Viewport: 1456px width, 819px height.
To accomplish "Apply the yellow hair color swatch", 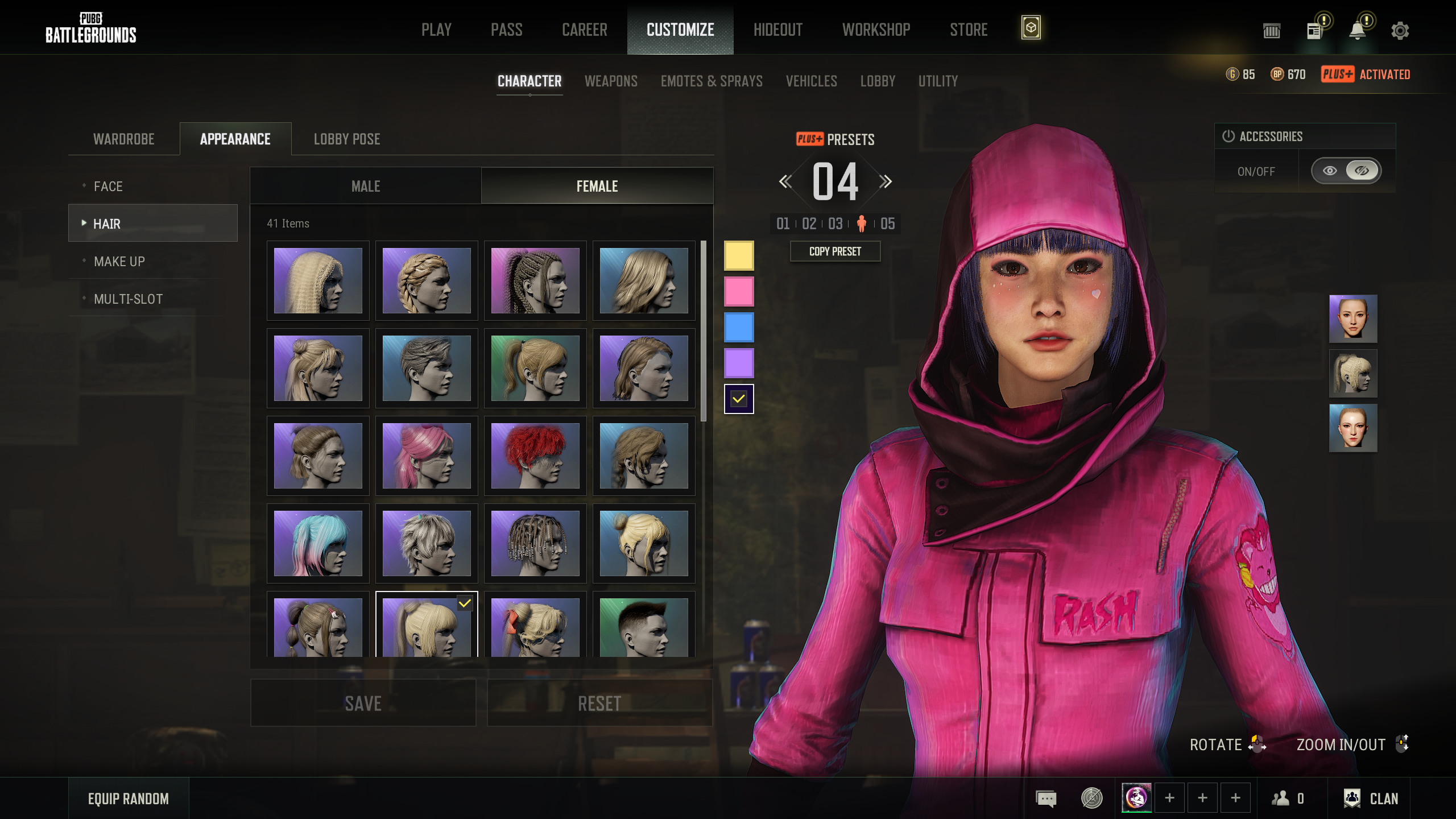I will click(739, 255).
